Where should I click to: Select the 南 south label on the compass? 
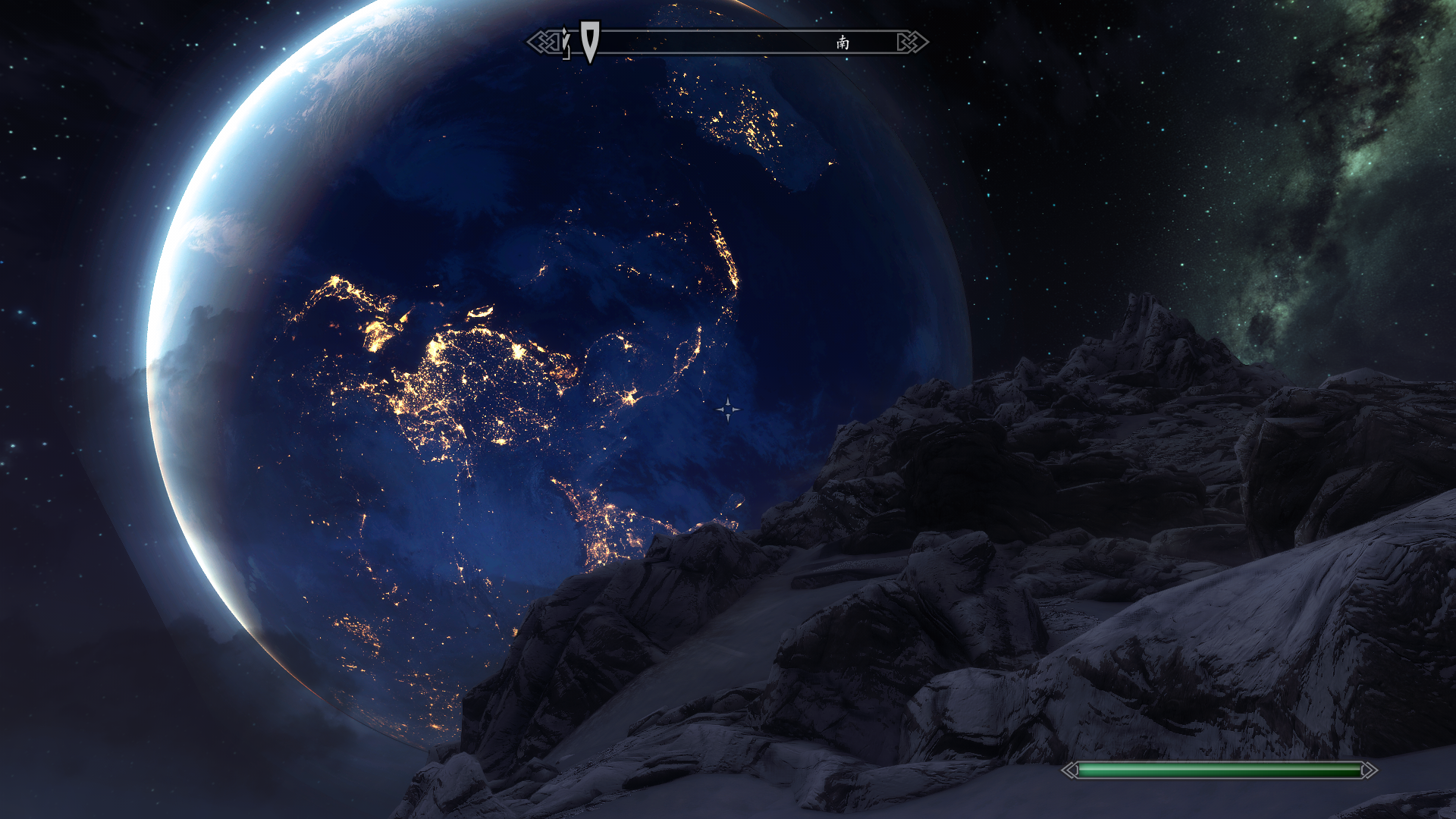tap(843, 42)
